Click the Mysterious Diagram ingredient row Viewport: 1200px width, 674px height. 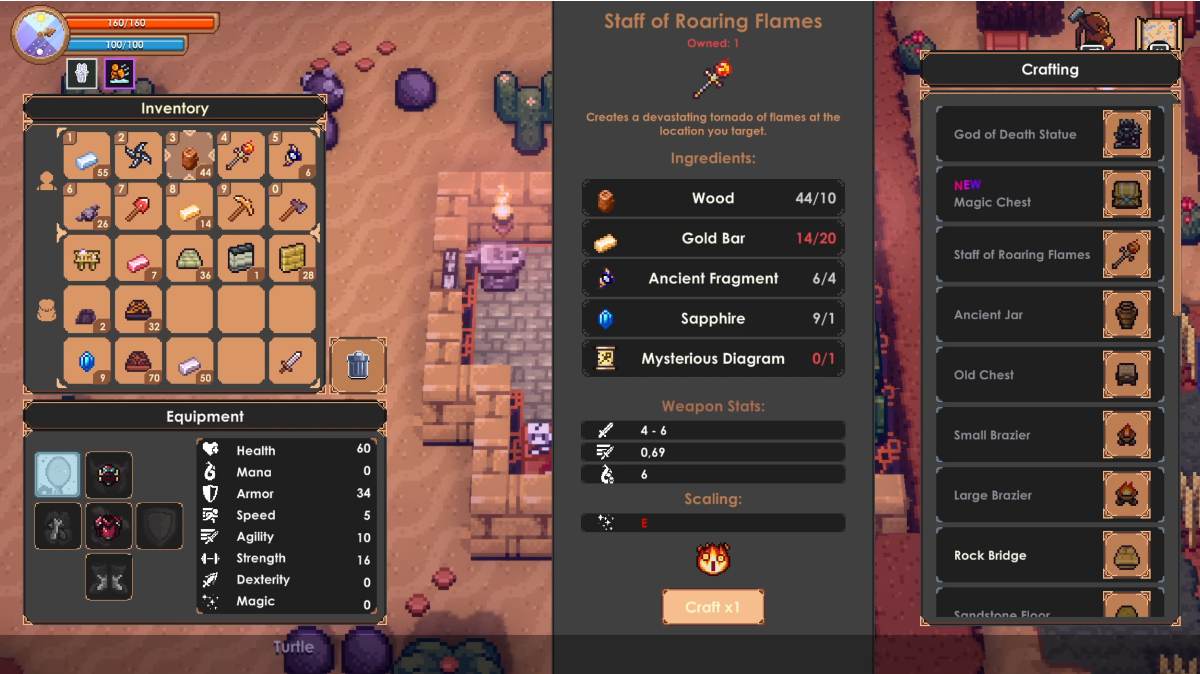[713, 358]
